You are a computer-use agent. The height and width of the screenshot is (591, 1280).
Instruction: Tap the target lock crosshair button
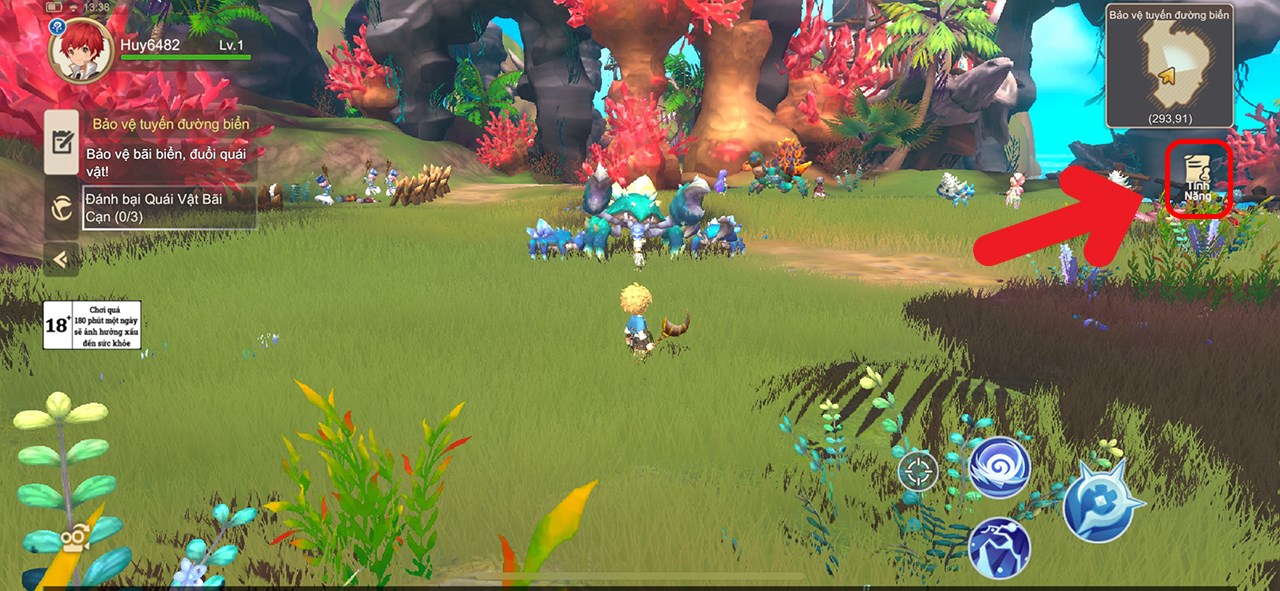point(917,471)
